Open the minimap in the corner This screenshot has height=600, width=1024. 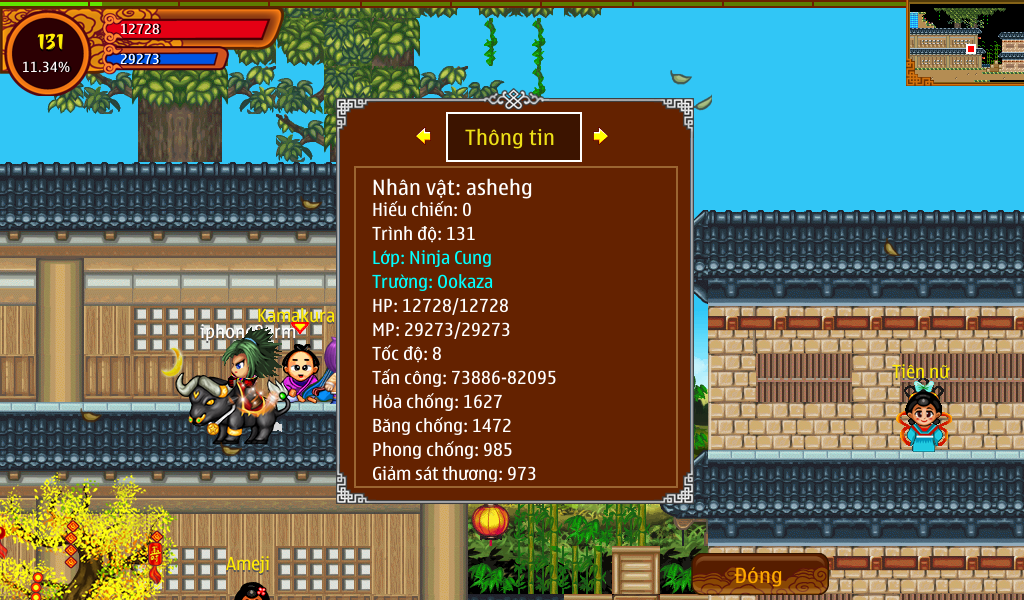965,42
